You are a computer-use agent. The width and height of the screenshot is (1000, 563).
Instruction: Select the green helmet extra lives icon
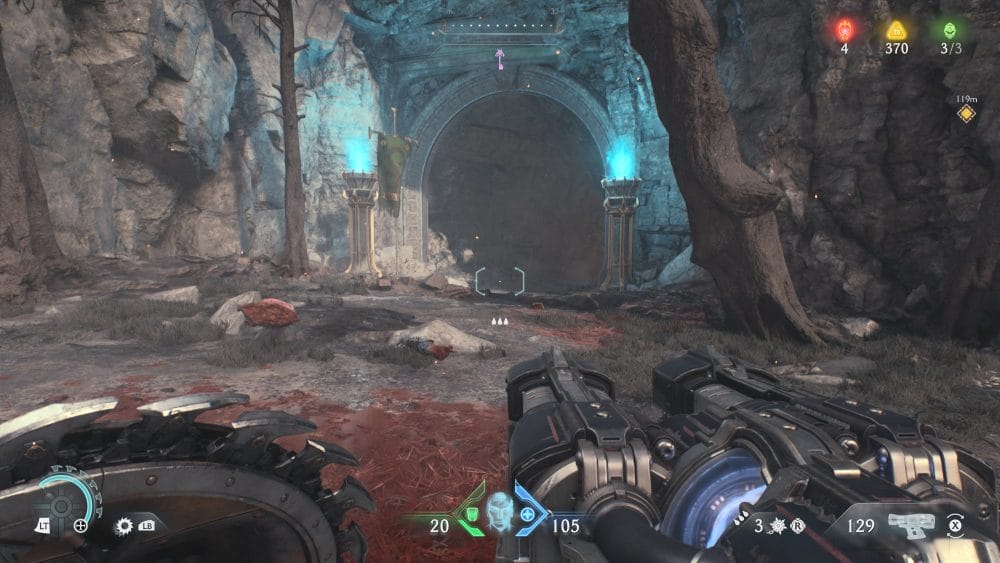click(948, 30)
